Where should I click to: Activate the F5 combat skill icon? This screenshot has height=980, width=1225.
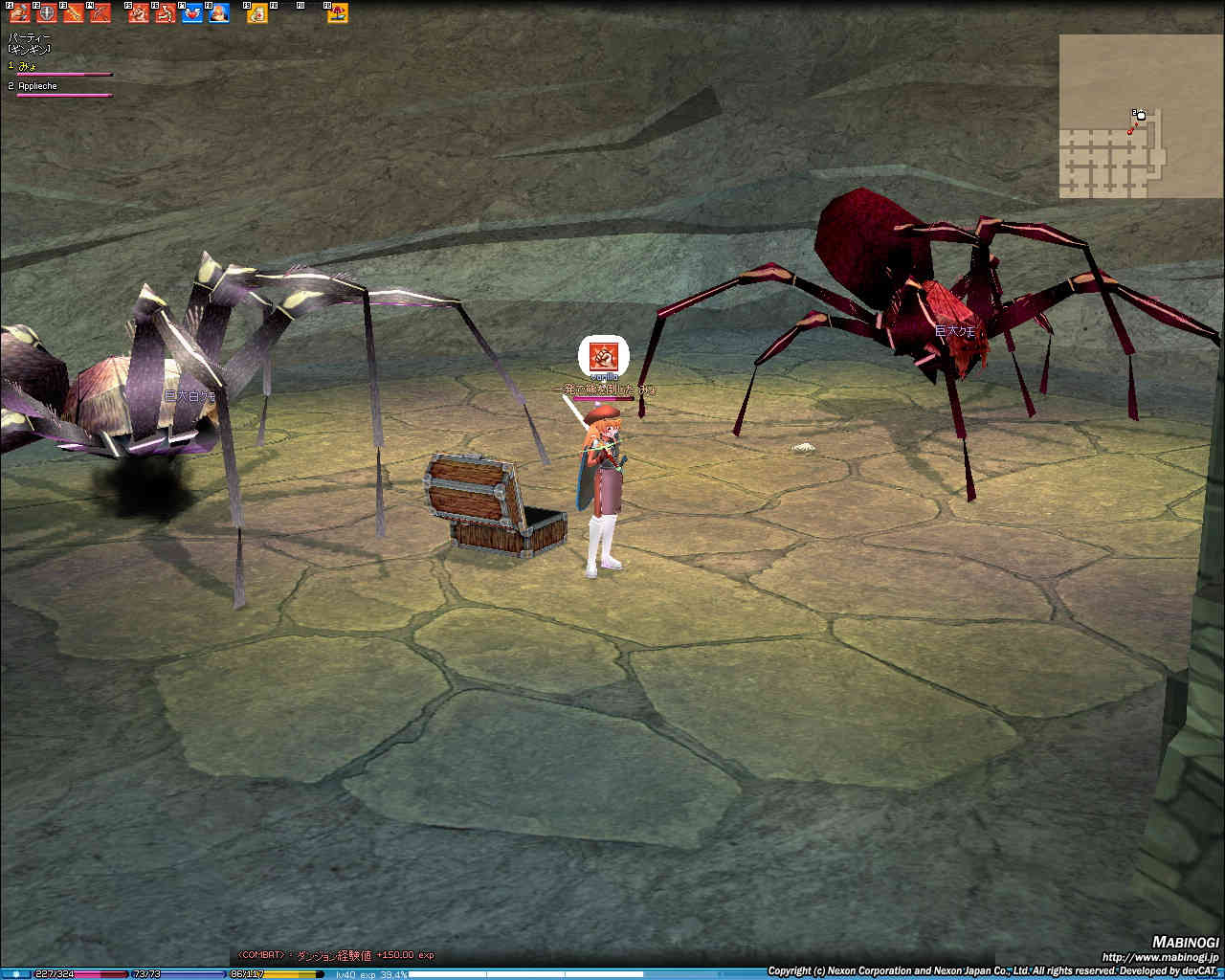coord(139,13)
